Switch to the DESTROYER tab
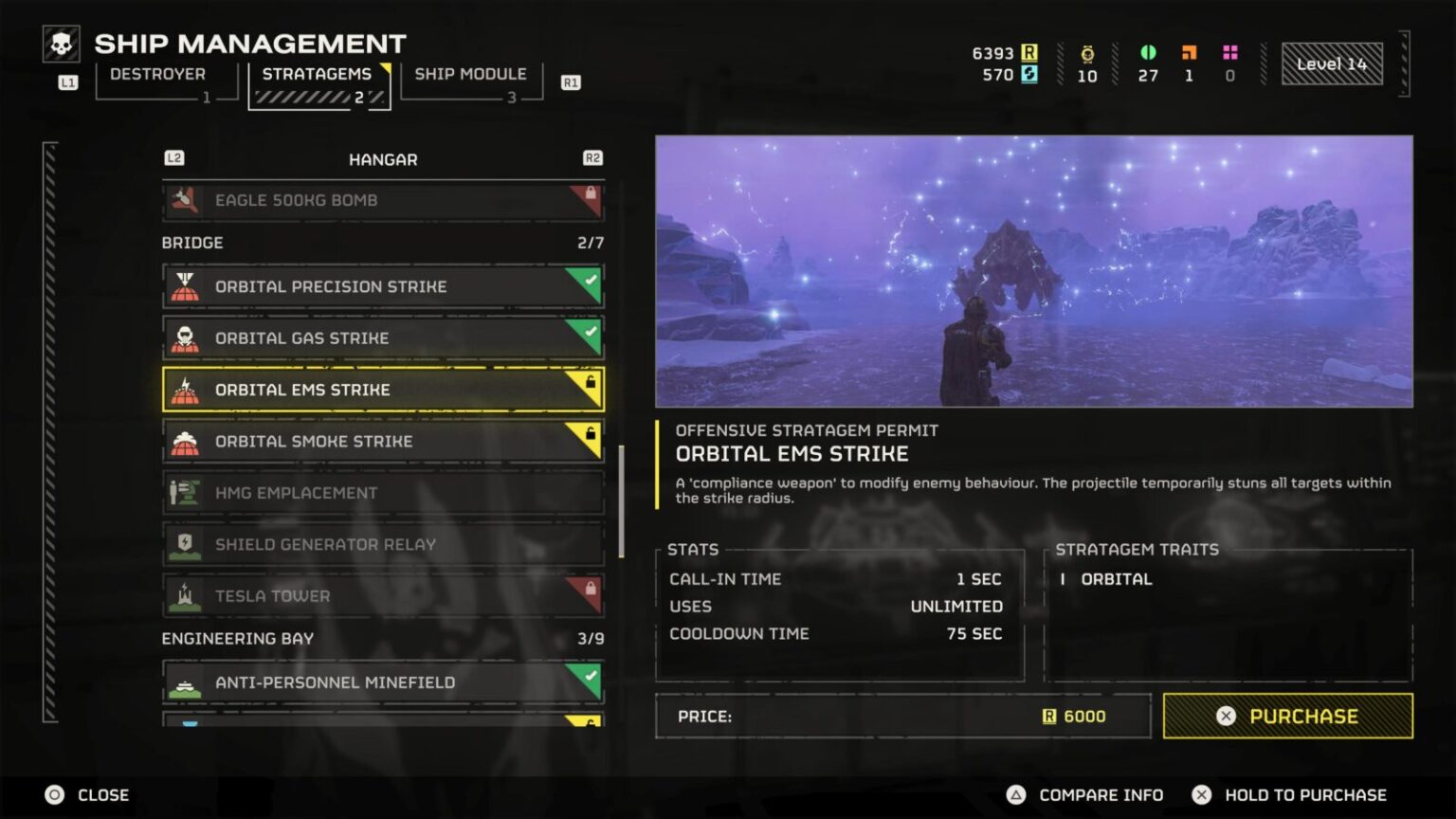Viewport: 1456px width, 819px height. [x=157, y=74]
